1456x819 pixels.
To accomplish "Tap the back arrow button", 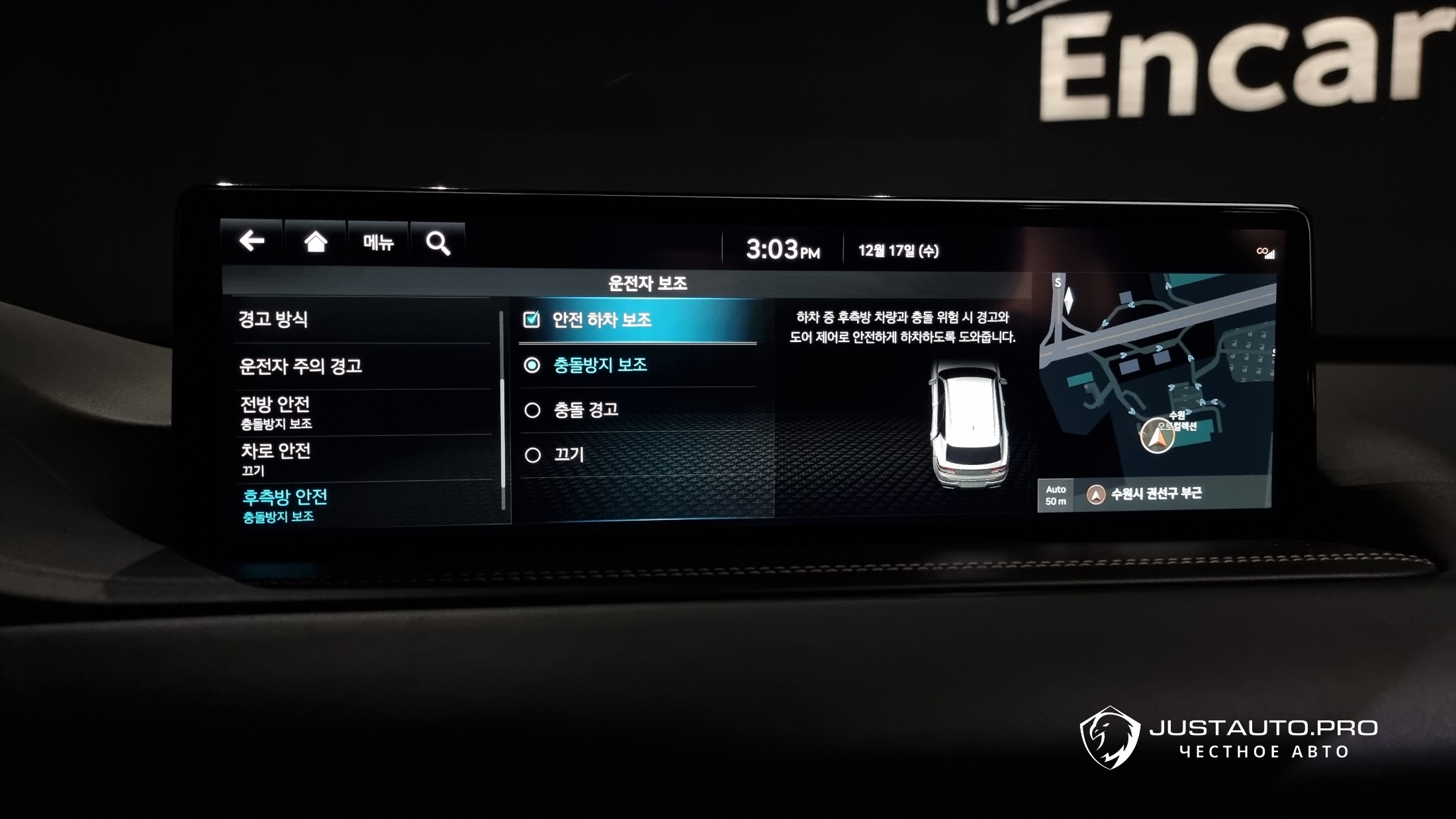I will coord(252,241).
